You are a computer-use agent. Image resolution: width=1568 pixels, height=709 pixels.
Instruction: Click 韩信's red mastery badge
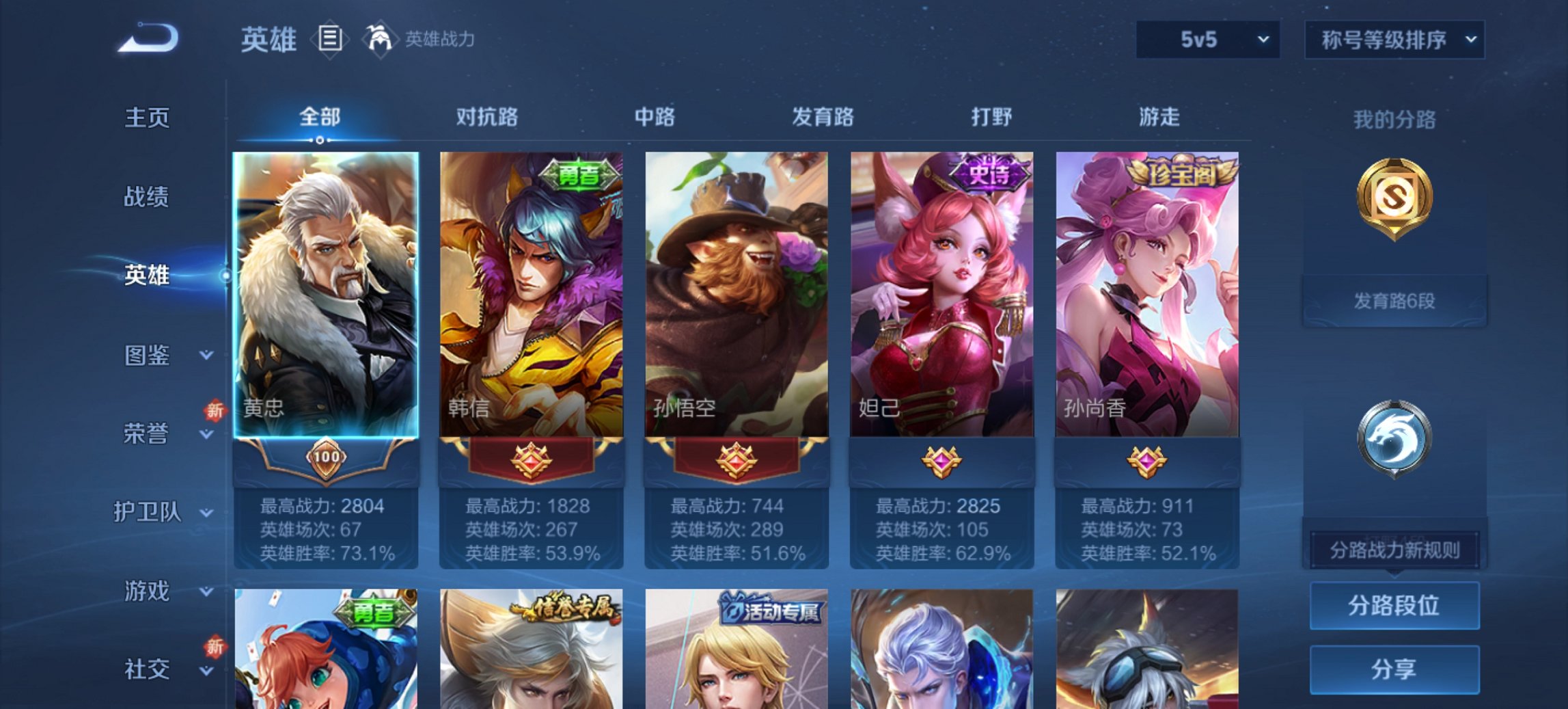click(x=533, y=461)
